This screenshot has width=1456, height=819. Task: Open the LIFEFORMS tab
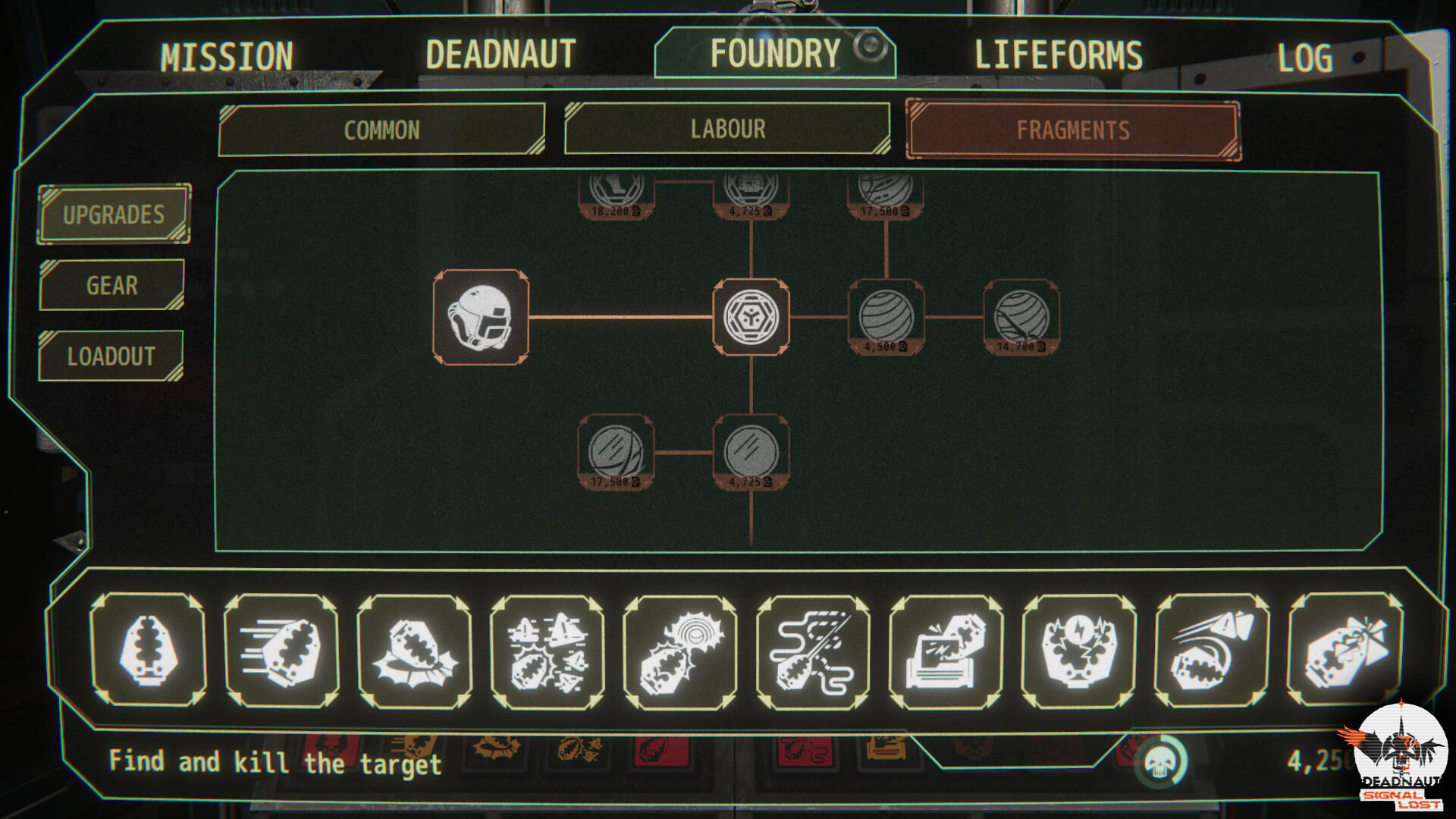pyautogui.click(x=1059, y=54)
